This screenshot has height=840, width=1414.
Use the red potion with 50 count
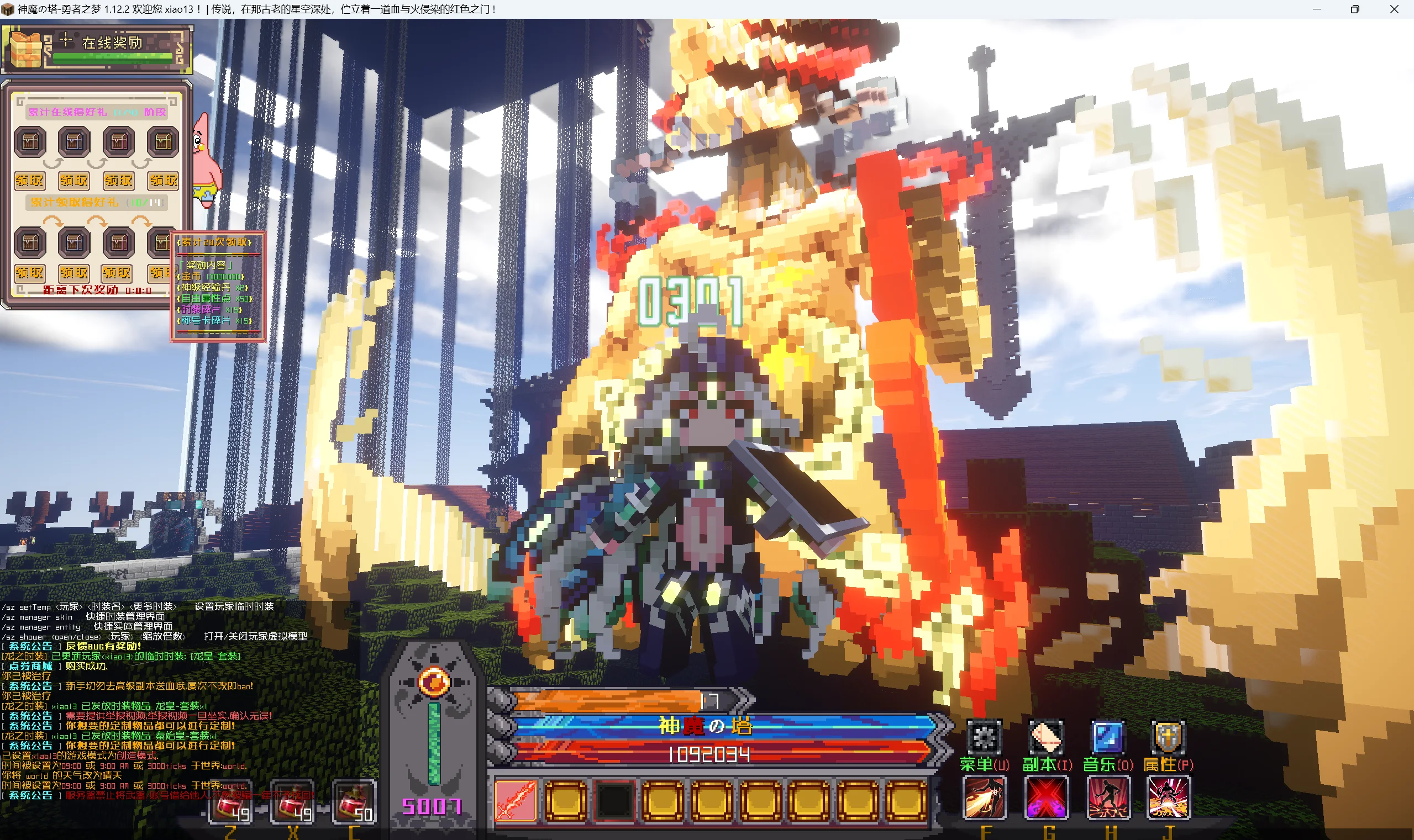pyautogui.click(x=354, y=801)
